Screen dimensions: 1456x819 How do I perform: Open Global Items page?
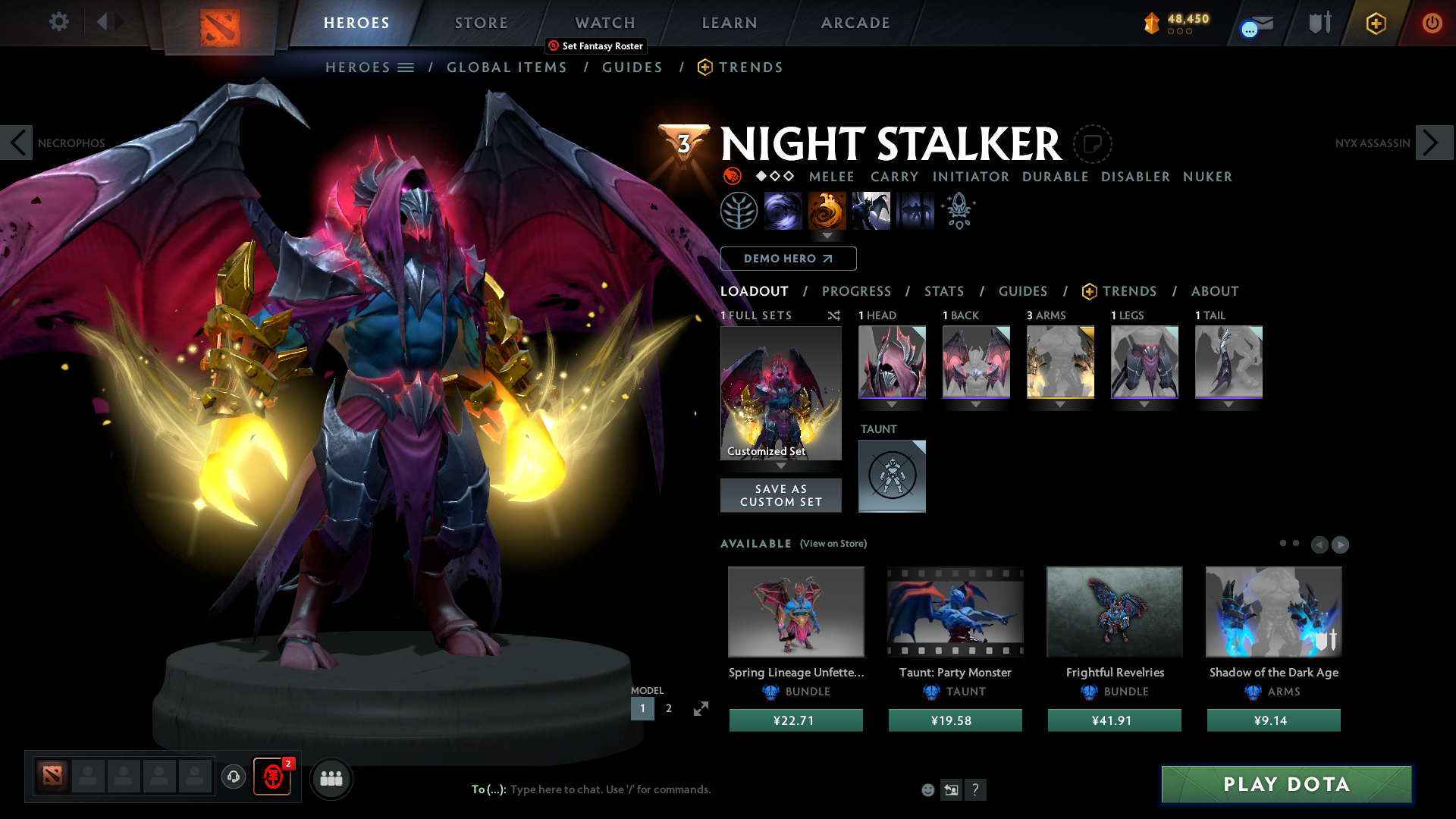[x=507, y=67]
